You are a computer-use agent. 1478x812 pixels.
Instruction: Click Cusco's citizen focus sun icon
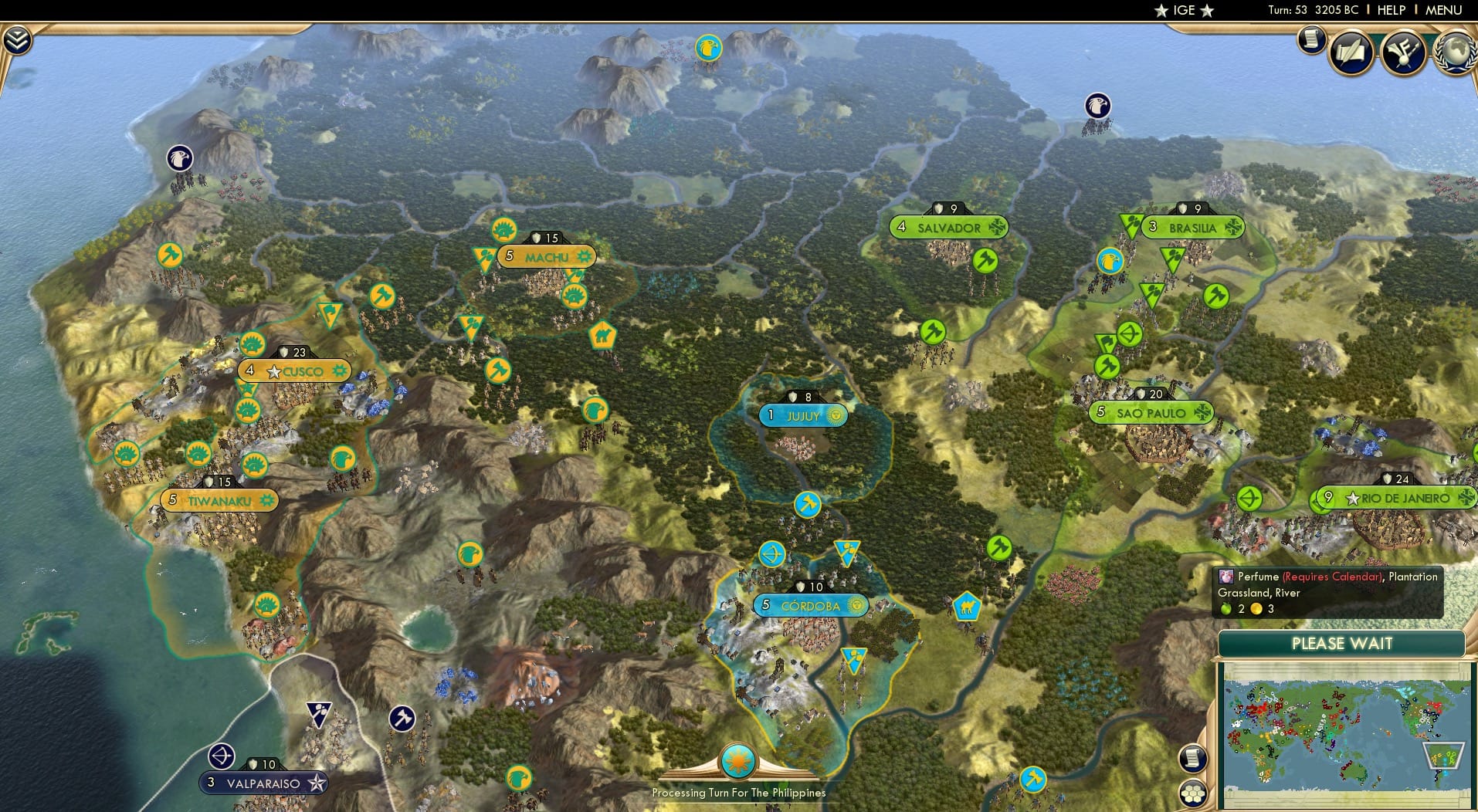(x=337, y=370)
